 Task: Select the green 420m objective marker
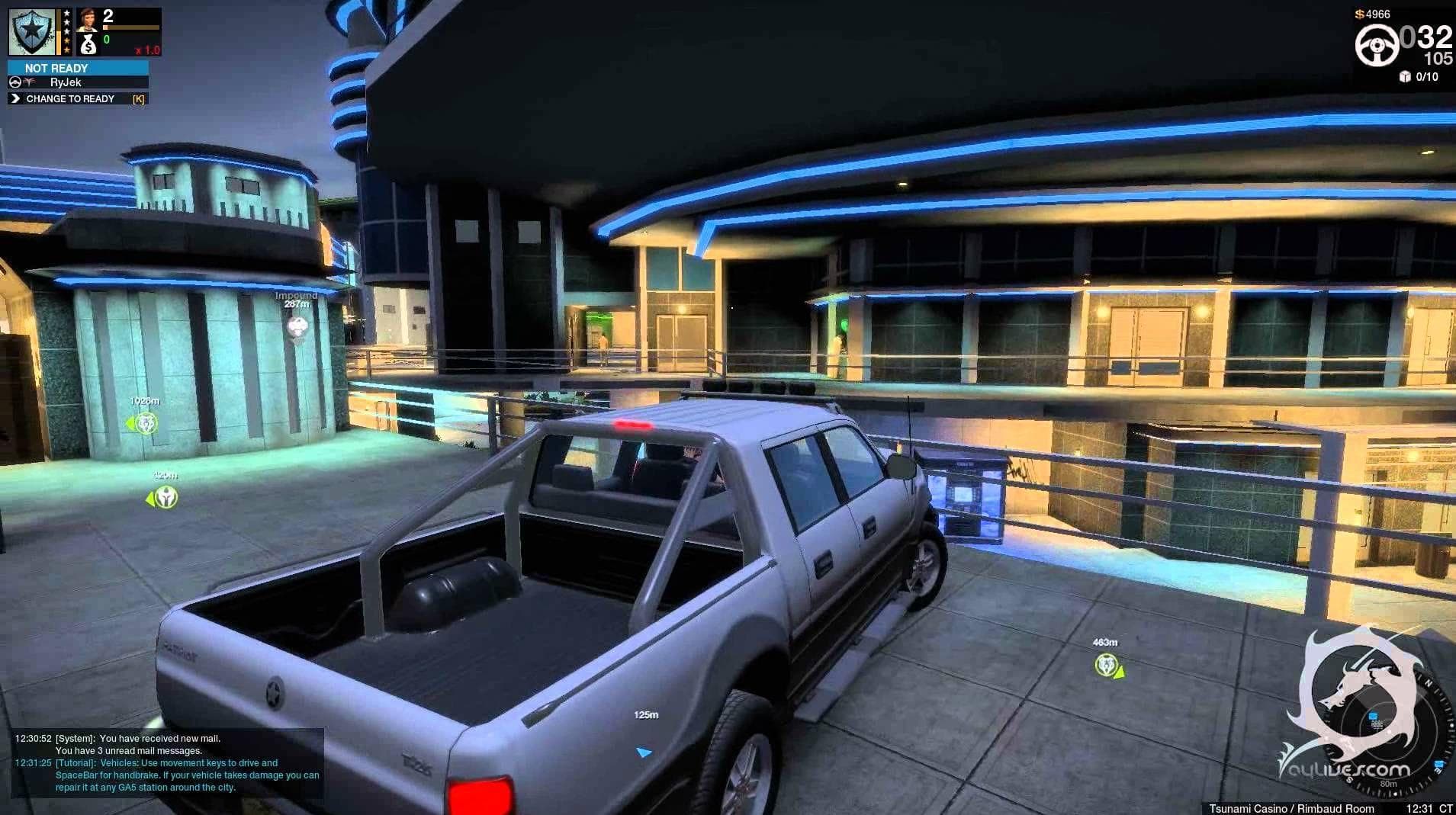(167, 496)
